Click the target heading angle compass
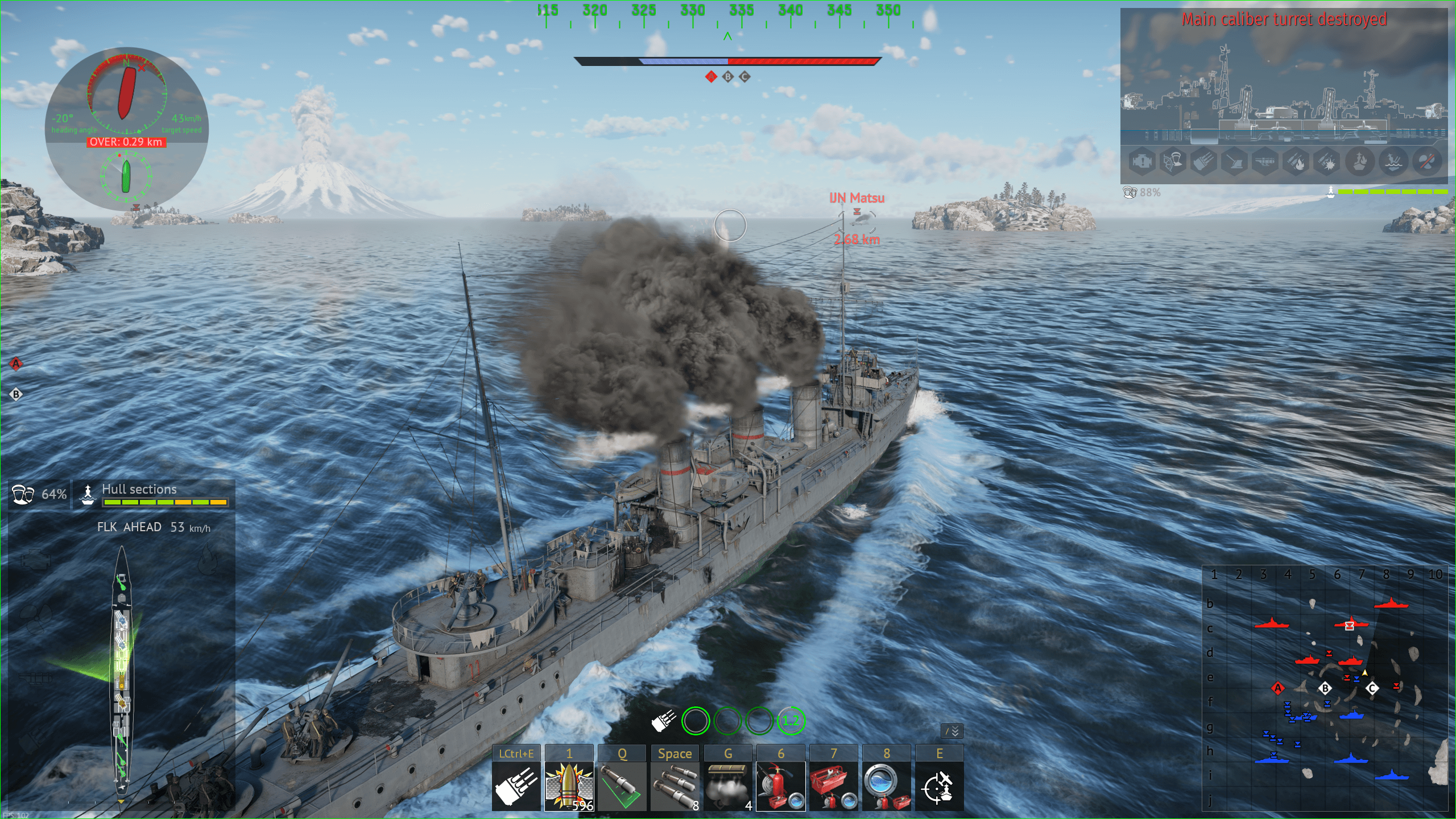 [126, 93]
